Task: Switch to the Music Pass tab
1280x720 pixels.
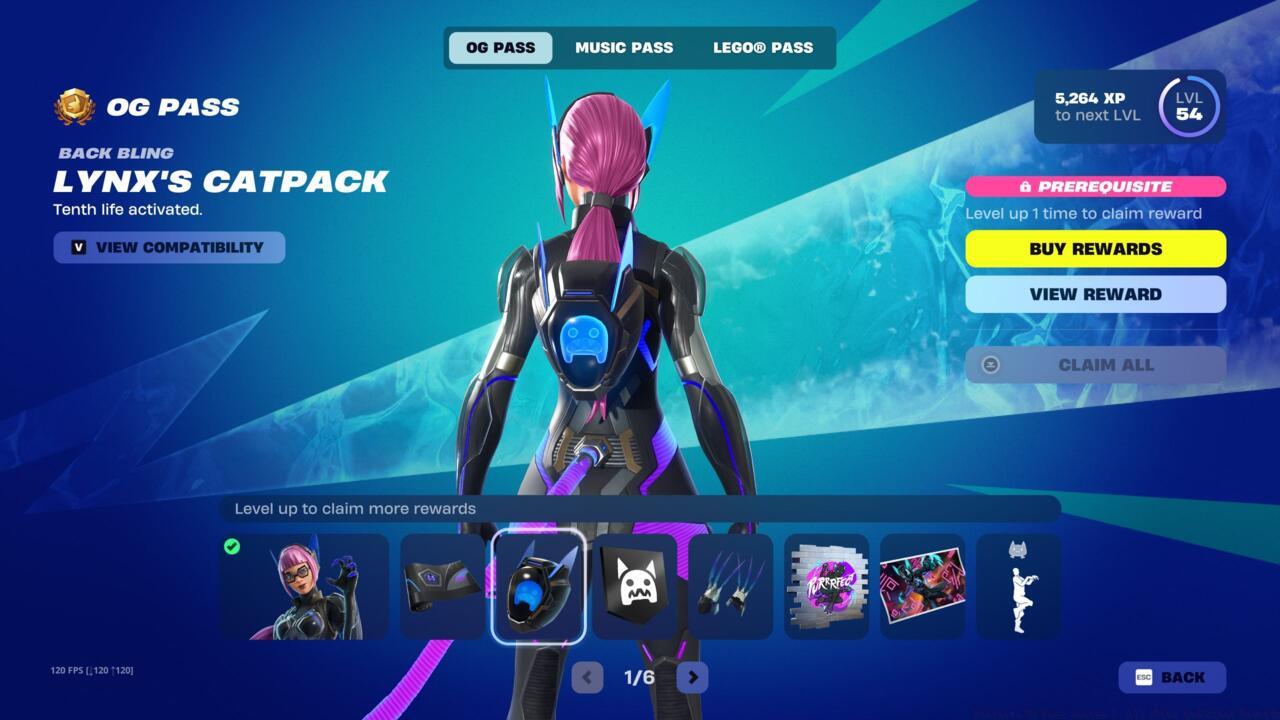Action: coord(624,47)
